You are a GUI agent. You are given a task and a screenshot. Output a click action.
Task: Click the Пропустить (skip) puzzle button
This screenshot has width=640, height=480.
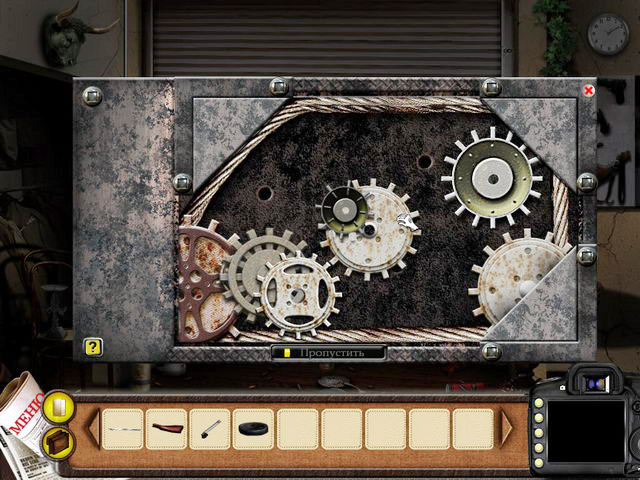click(329, 352)
